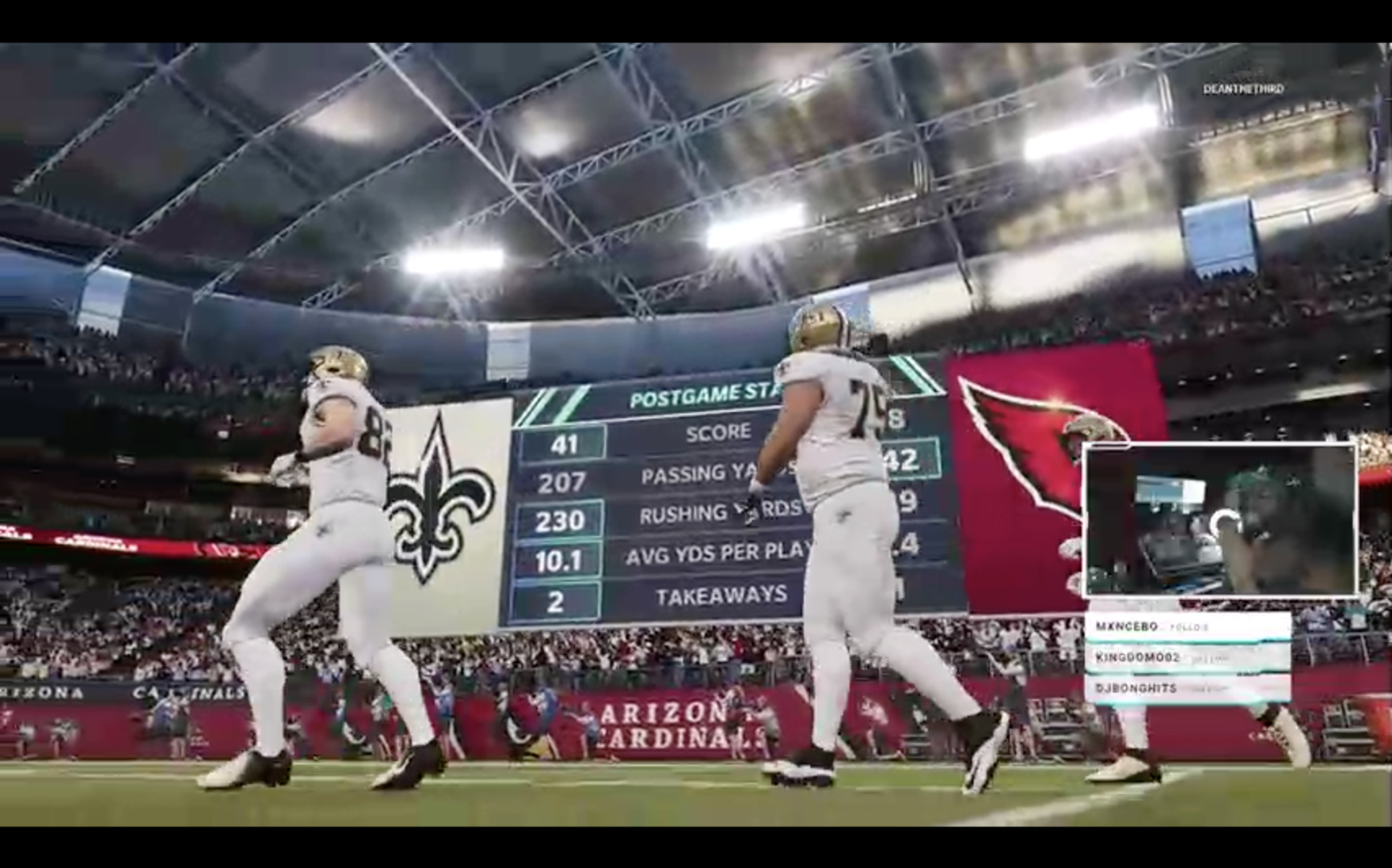Select the DJBONGHITS row in follower list

point(1187,689)
